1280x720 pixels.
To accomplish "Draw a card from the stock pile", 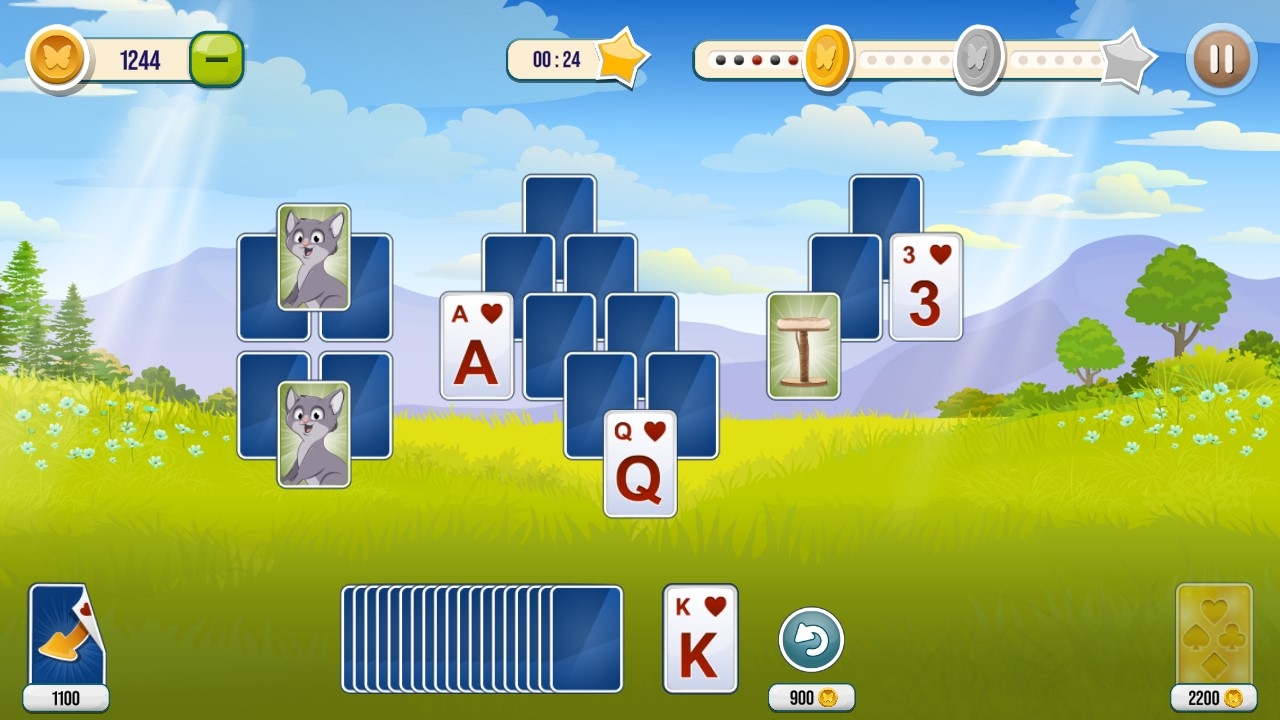I will 585,639.
